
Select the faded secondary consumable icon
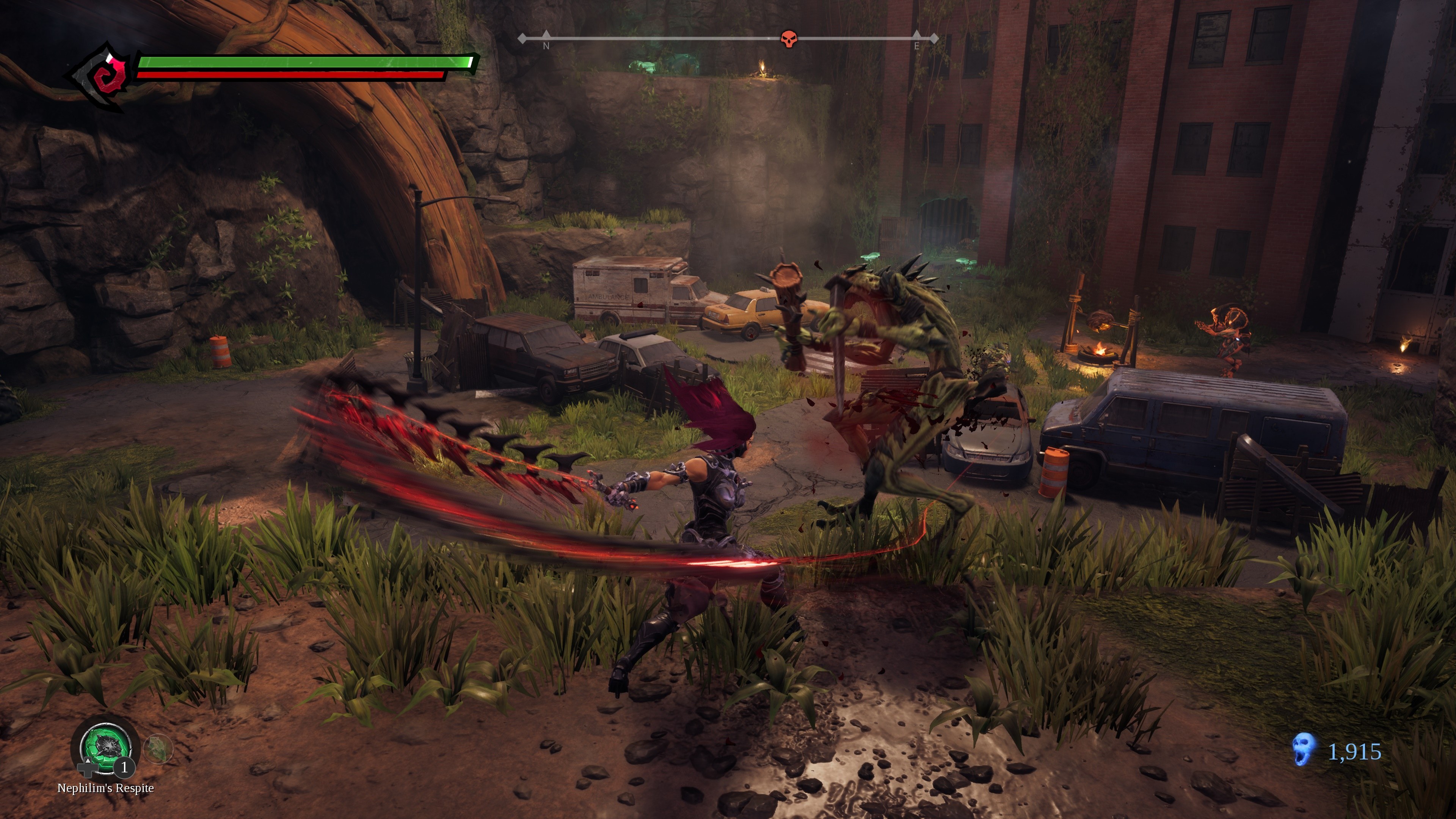pyautogui.click(x=158, y=748)
